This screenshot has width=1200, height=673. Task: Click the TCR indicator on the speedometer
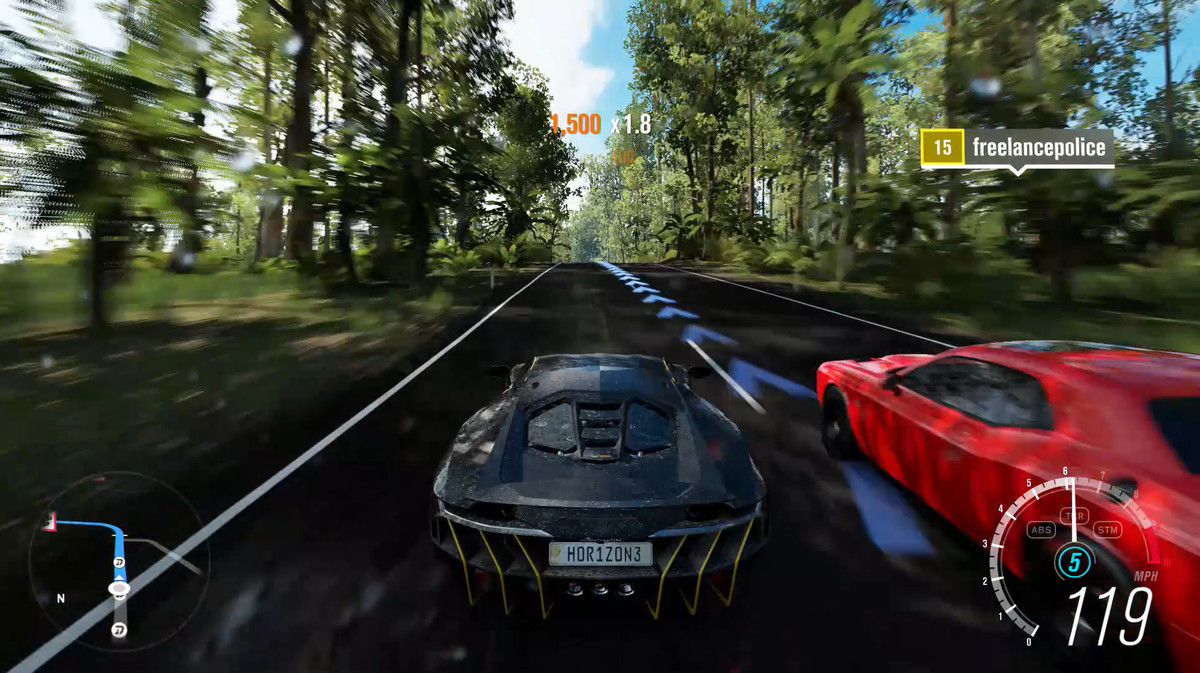1075,516
